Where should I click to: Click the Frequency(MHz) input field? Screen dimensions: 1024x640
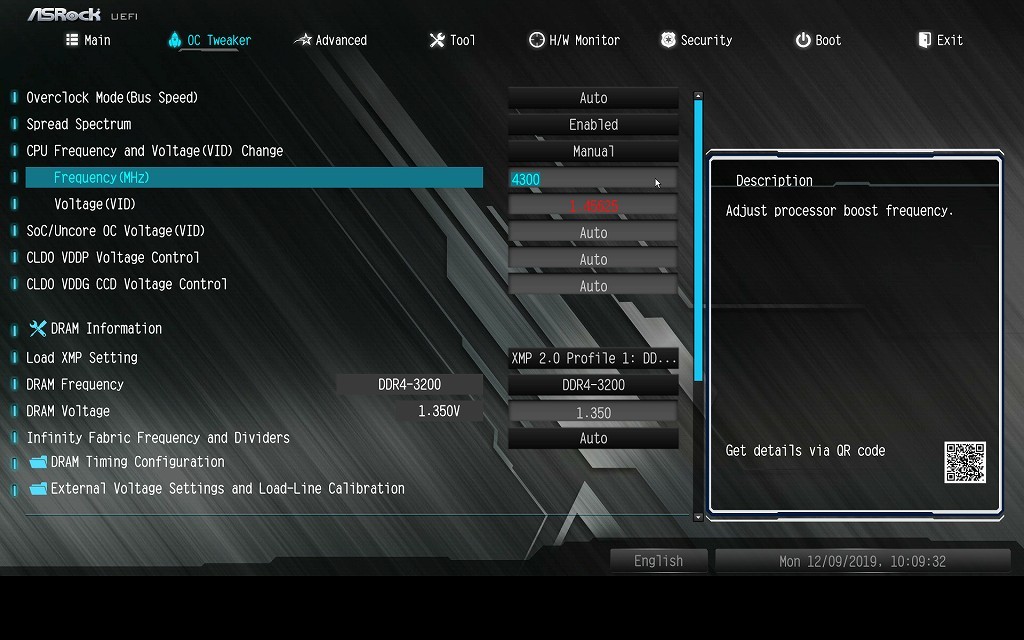click(593, 179)
